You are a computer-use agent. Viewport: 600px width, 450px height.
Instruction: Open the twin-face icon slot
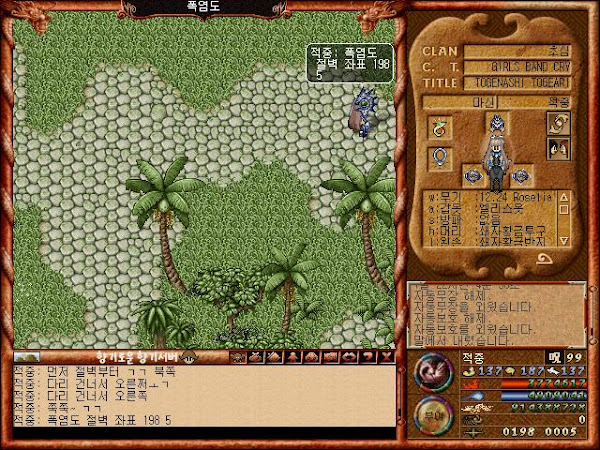[557, 150]
